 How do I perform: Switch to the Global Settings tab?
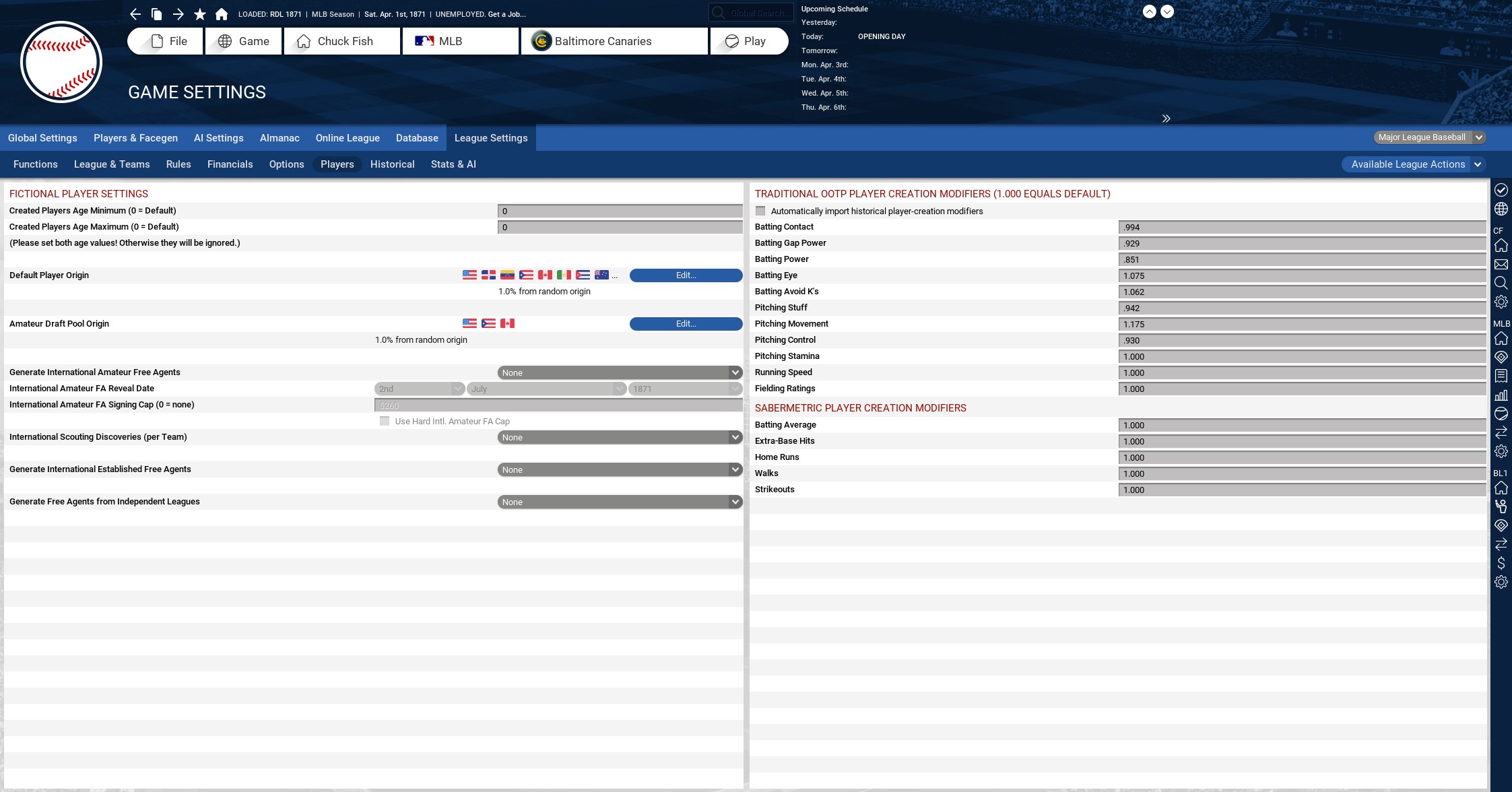pos(42,138)
